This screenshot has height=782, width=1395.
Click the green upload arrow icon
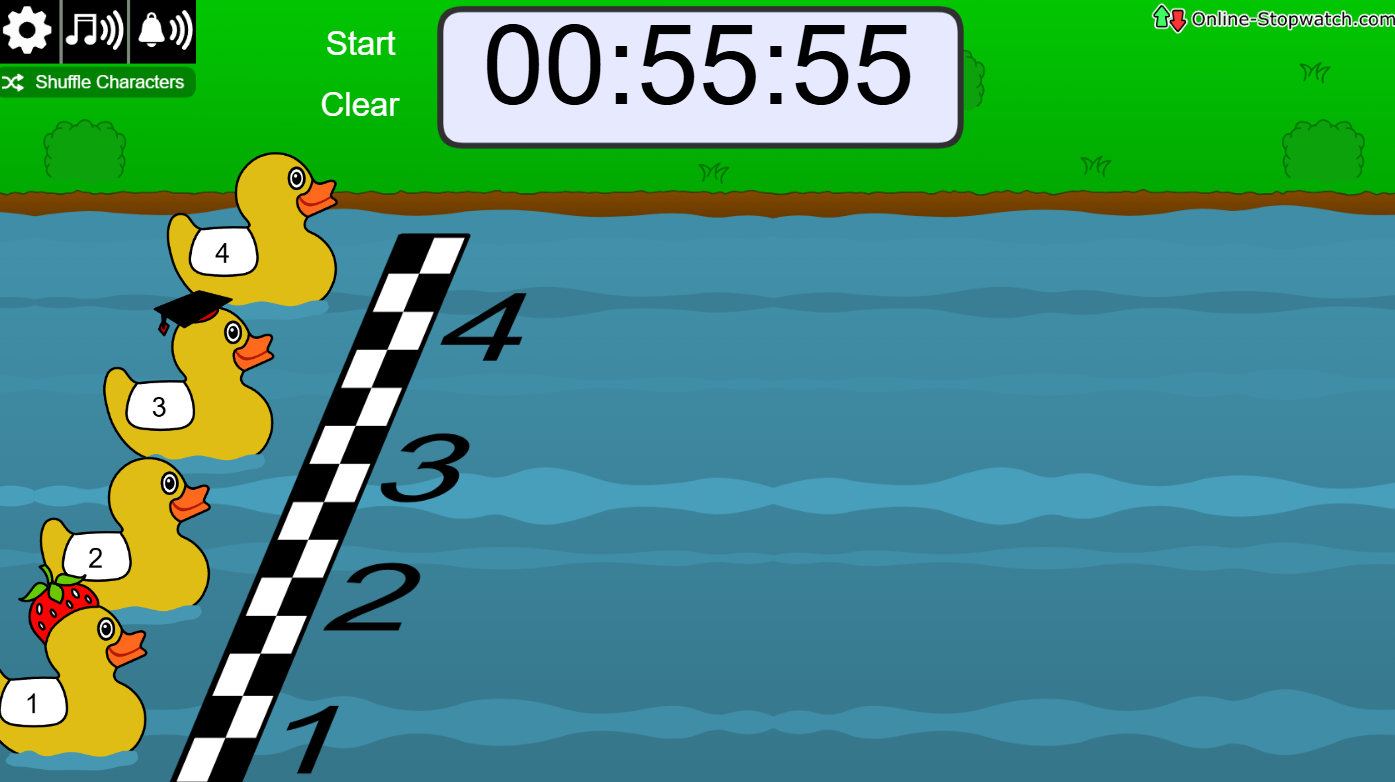click(x=1160, y=17)
